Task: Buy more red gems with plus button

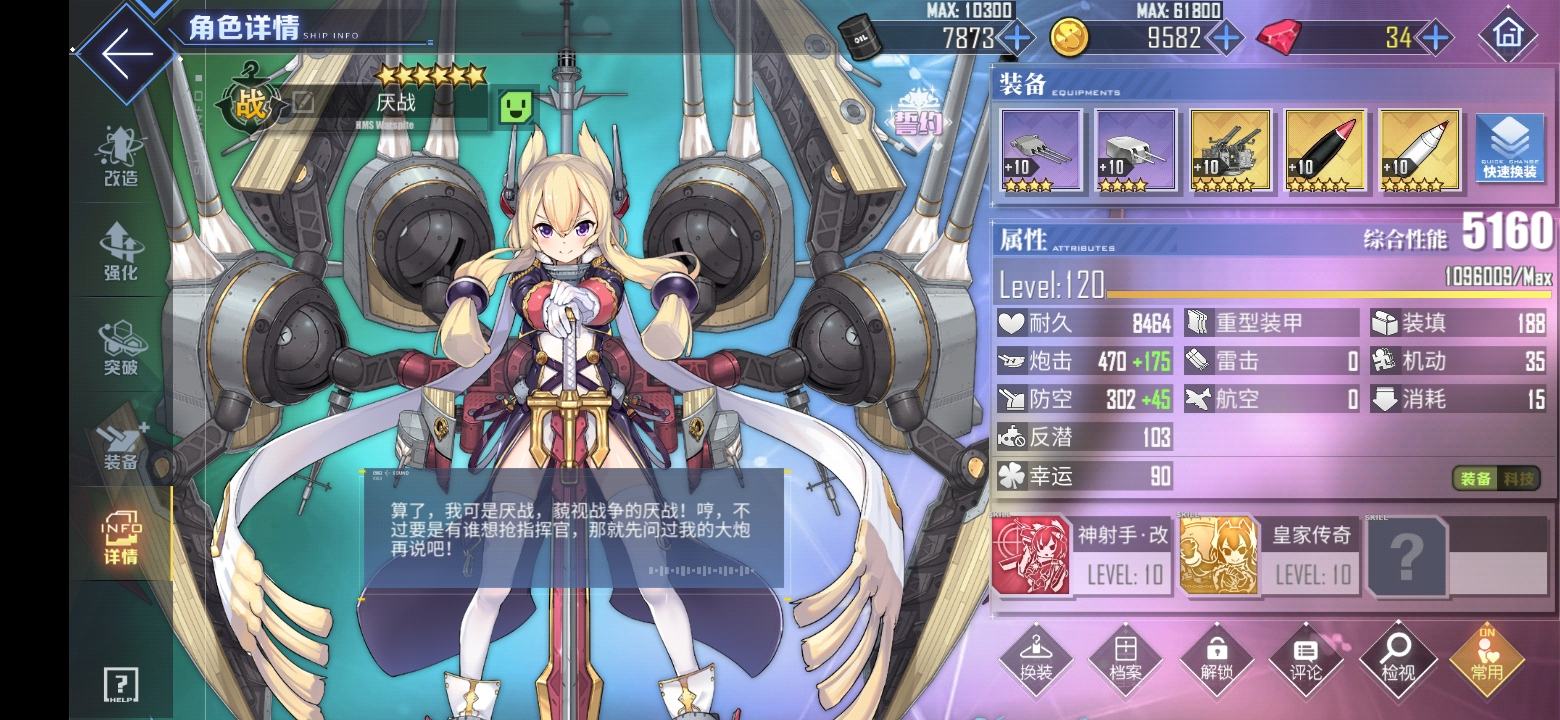Action: click(x=1436, y=38)
